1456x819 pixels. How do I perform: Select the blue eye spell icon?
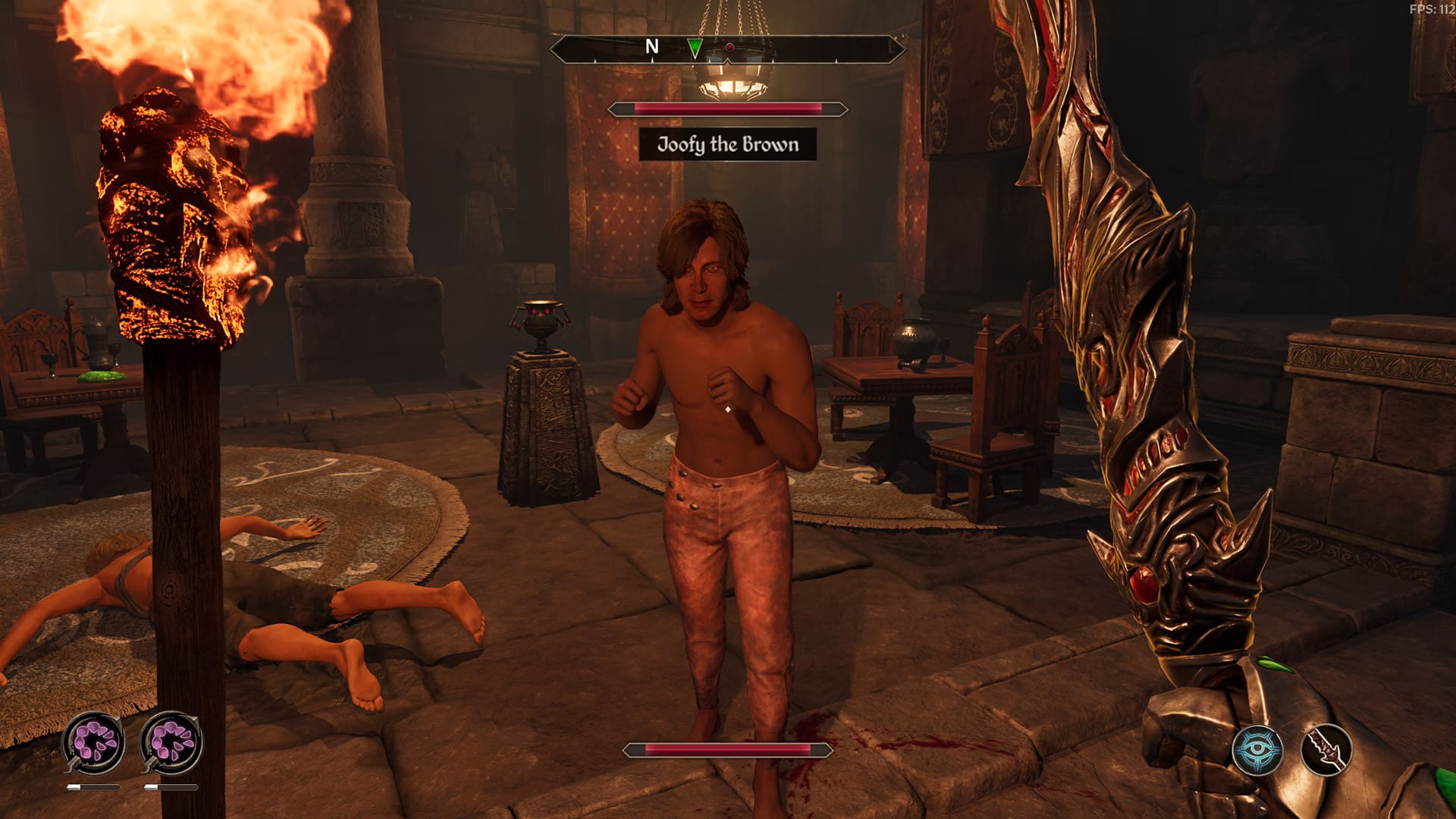click(1257, 750)
